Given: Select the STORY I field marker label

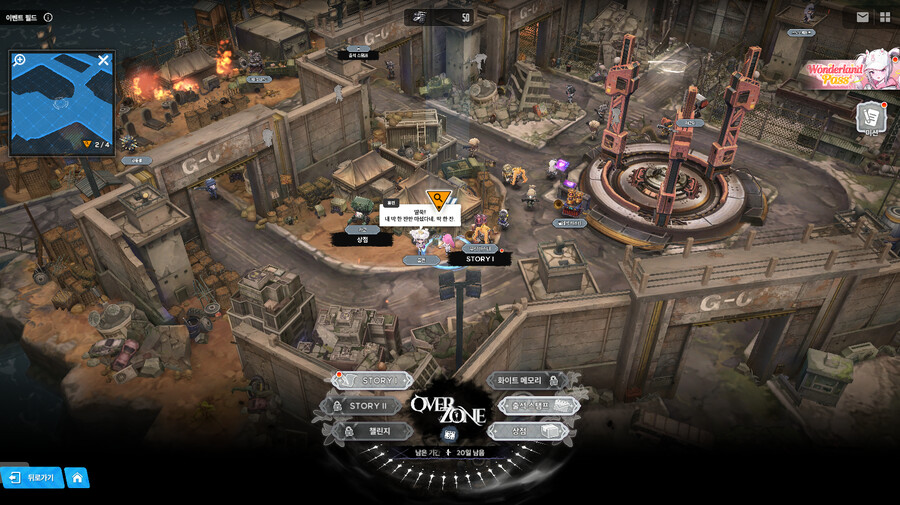Looking at the screenshot, I should tap(480, 259).
